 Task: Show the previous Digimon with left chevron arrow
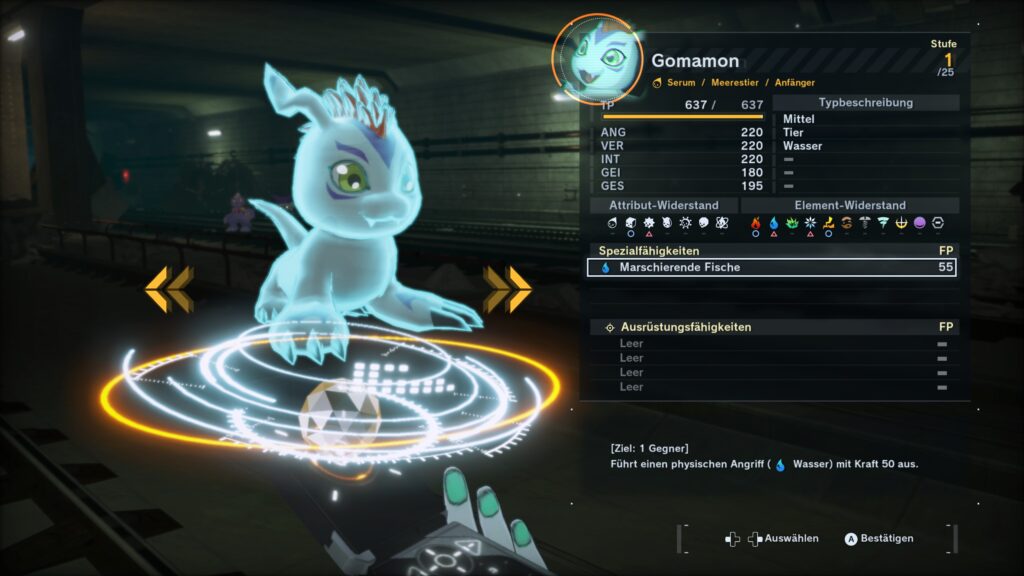tap(168, 289)
